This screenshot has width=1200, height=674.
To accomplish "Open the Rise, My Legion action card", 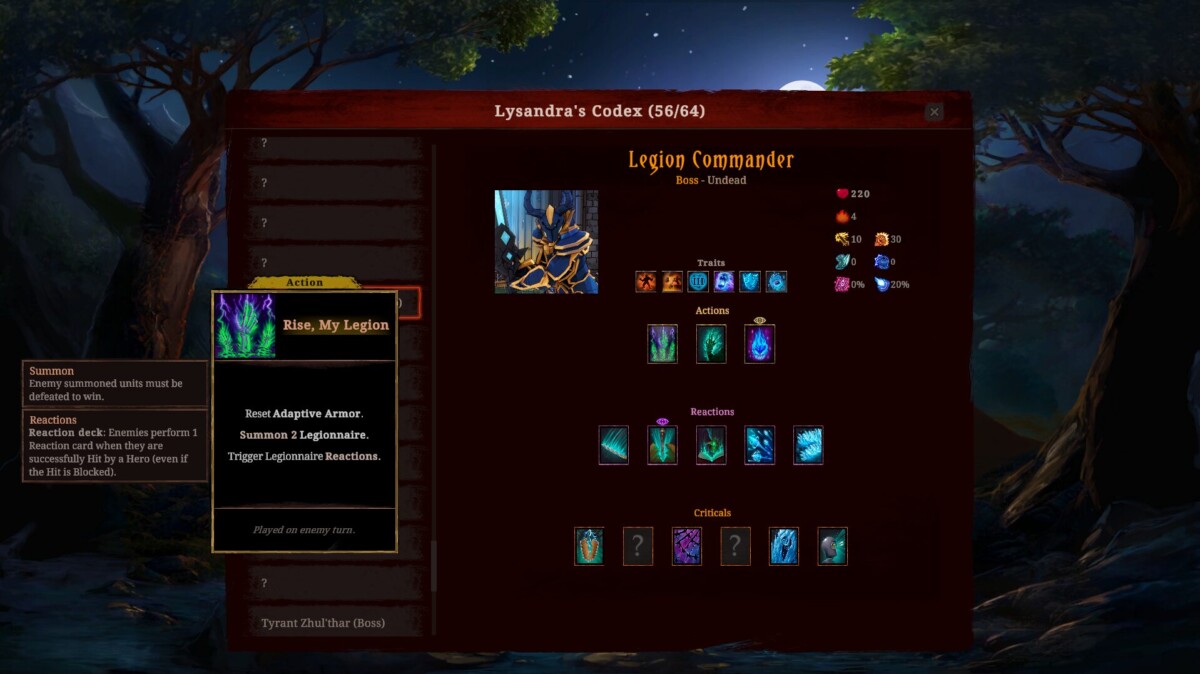I will pos(662,344).
